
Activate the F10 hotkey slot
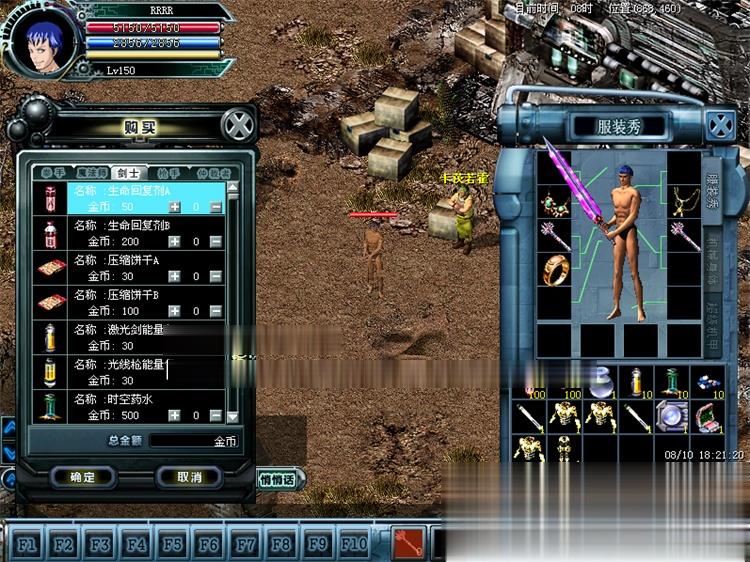pyautogui.click(x=353, y=544)
